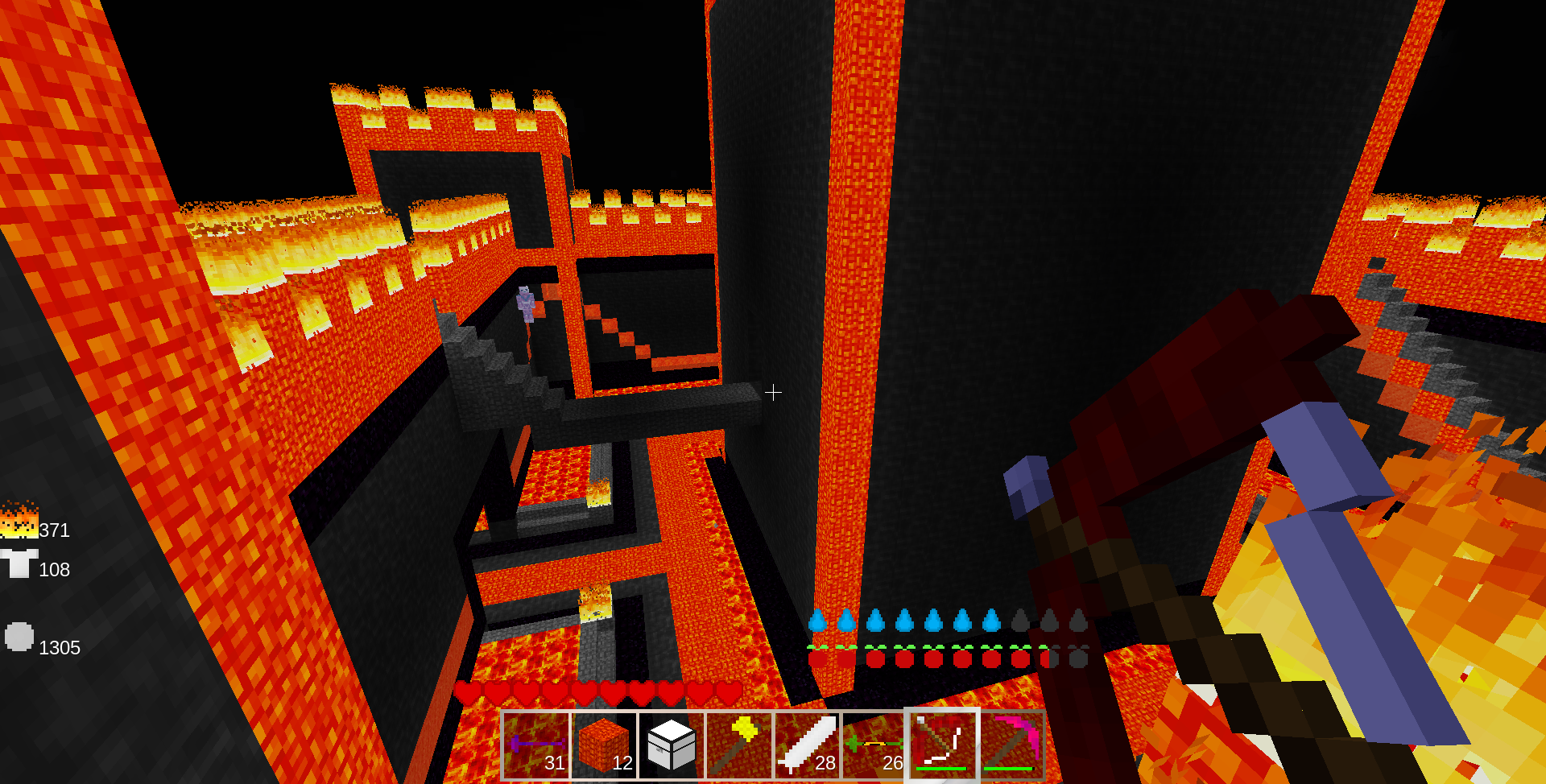1546x784 pixels.
Task: Select the white sword-shaped item stack
Action: [x=807, y=745]
